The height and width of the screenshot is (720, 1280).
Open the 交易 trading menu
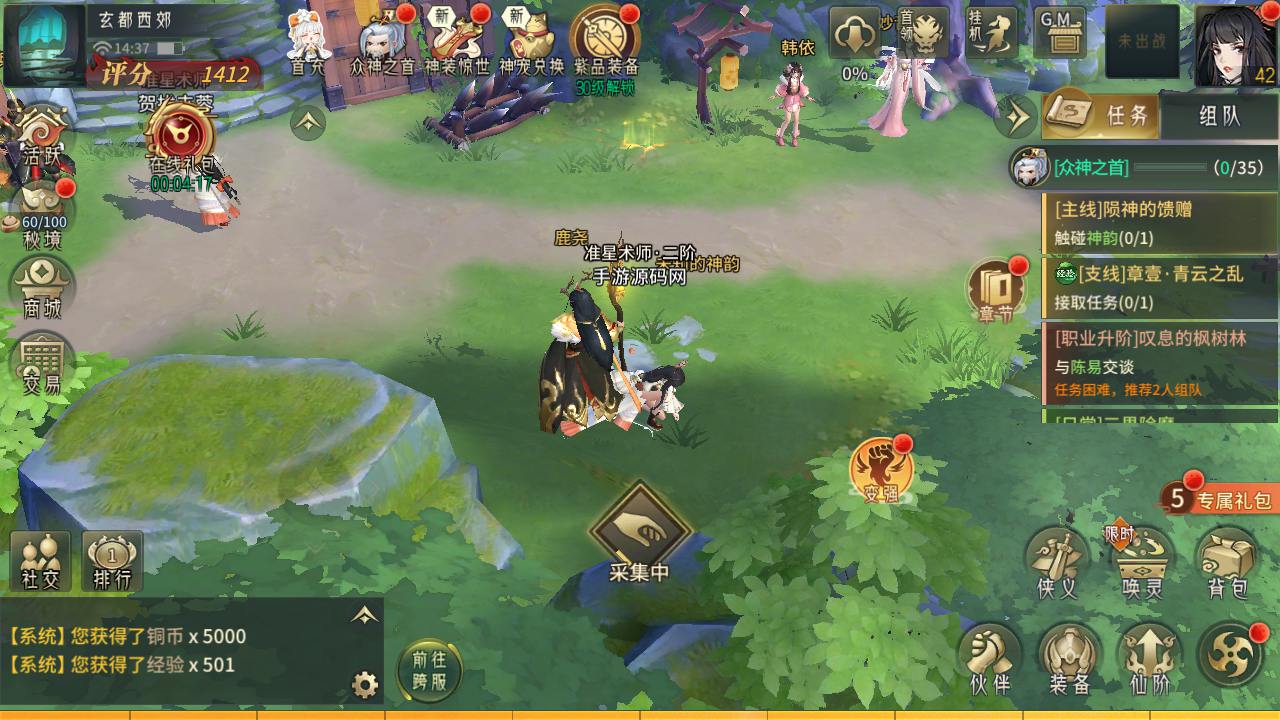pos(42,364)
